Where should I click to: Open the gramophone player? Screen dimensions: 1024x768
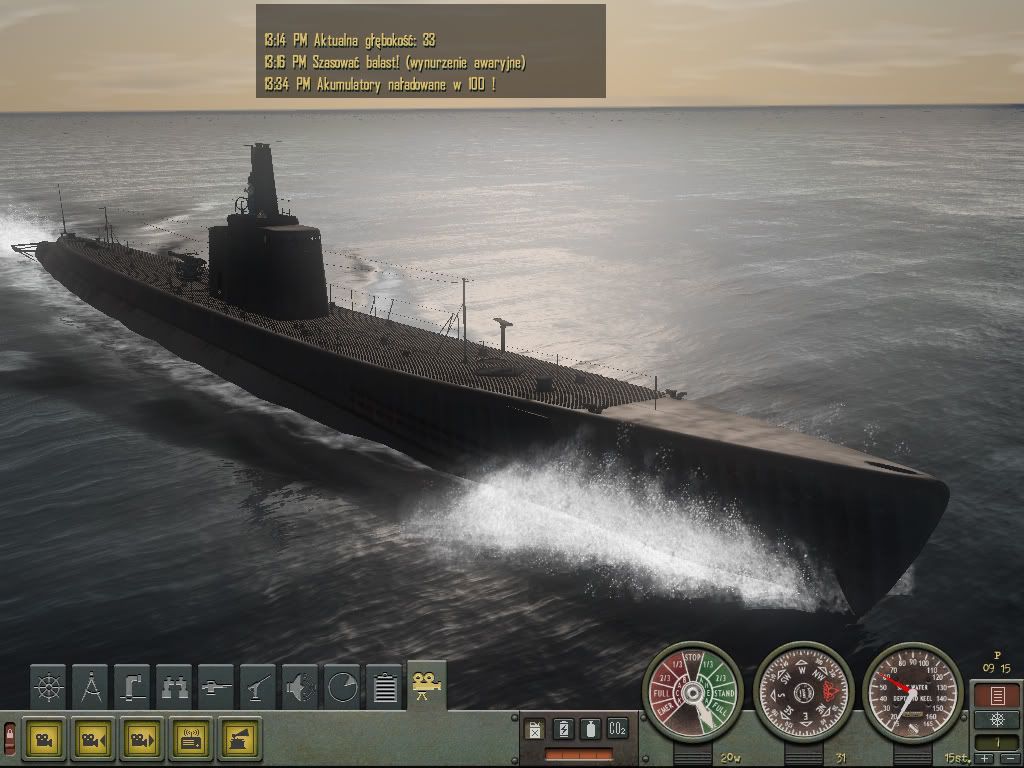tap(240, 739)
